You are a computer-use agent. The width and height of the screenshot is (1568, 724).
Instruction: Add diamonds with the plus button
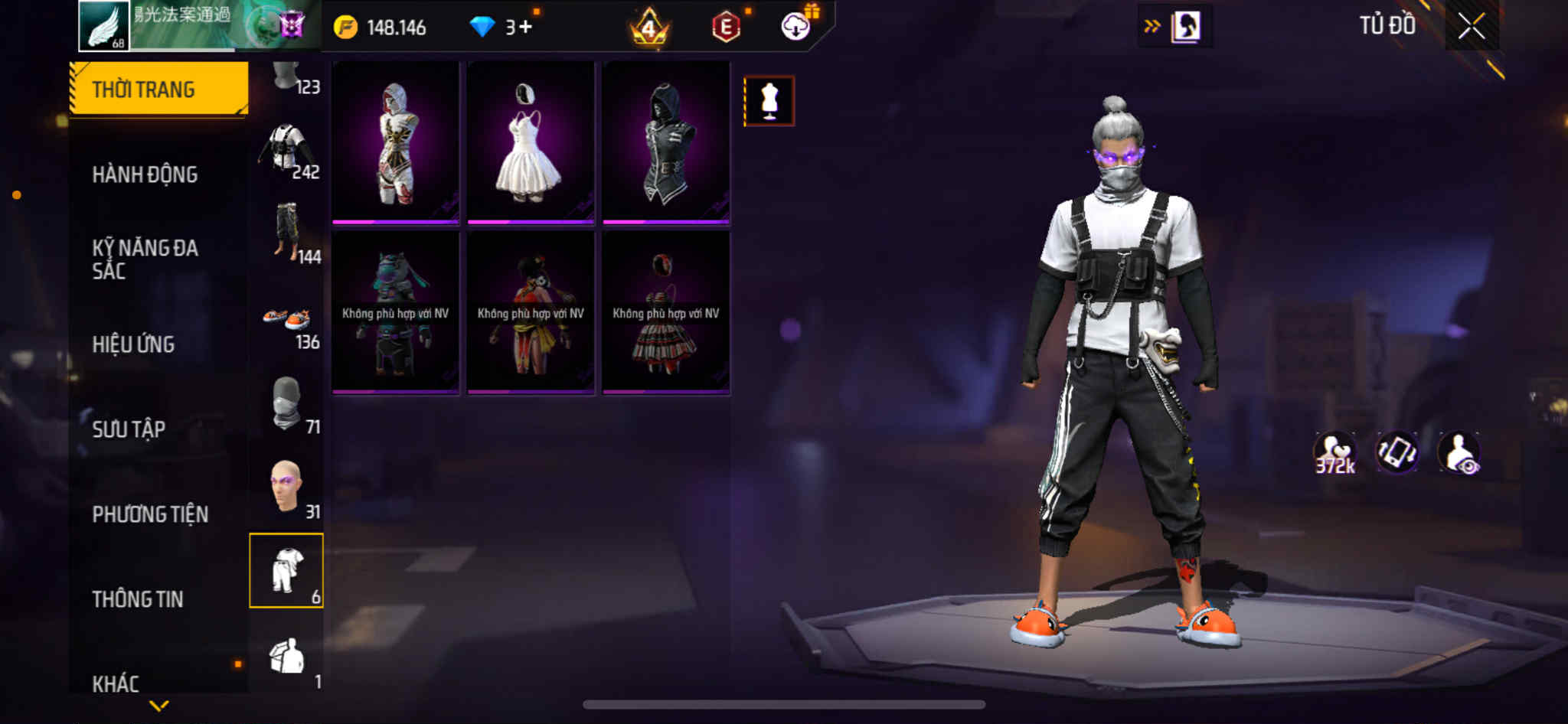click(x=525, y=28)
